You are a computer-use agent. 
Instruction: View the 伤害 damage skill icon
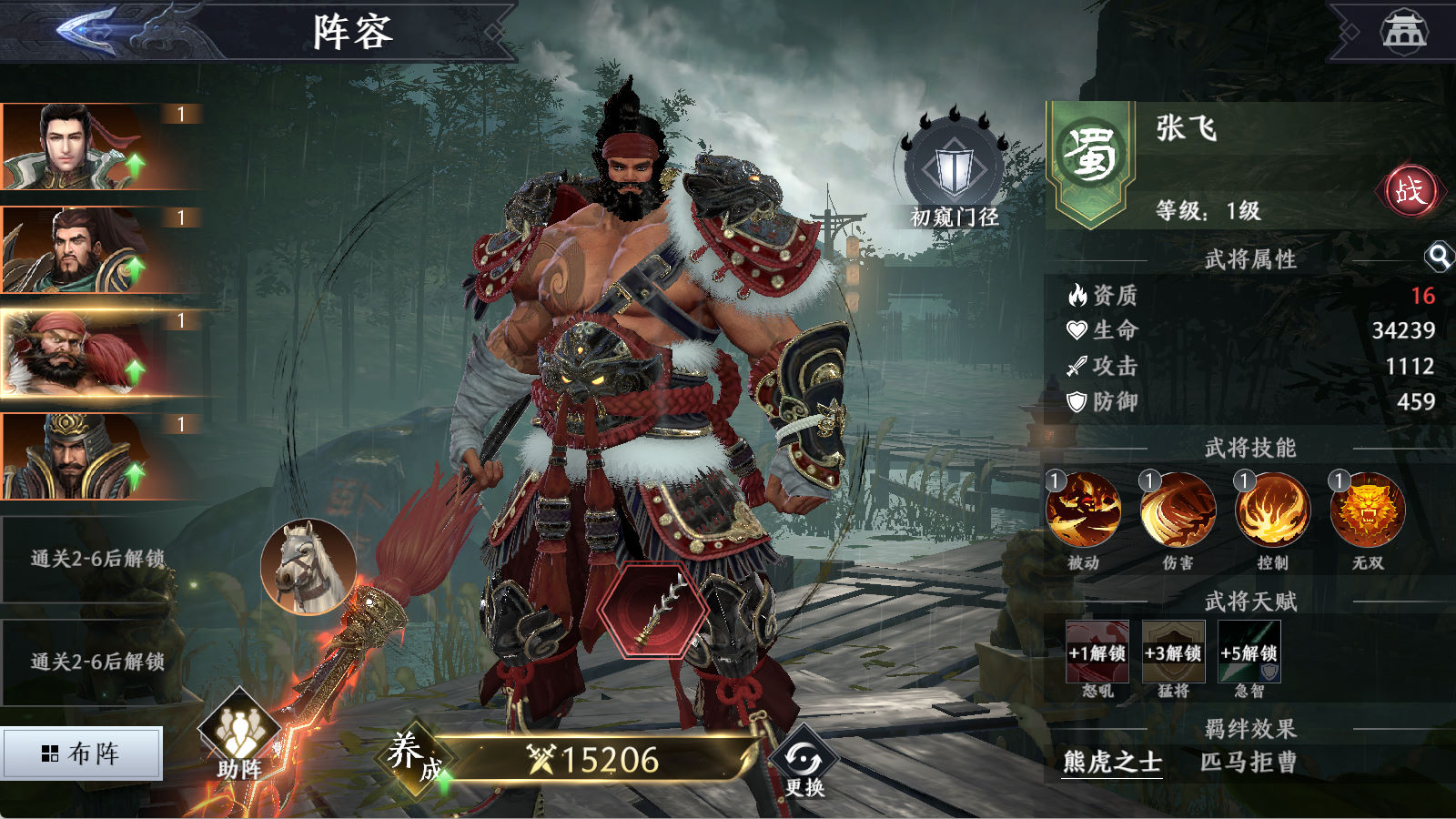1178,511
